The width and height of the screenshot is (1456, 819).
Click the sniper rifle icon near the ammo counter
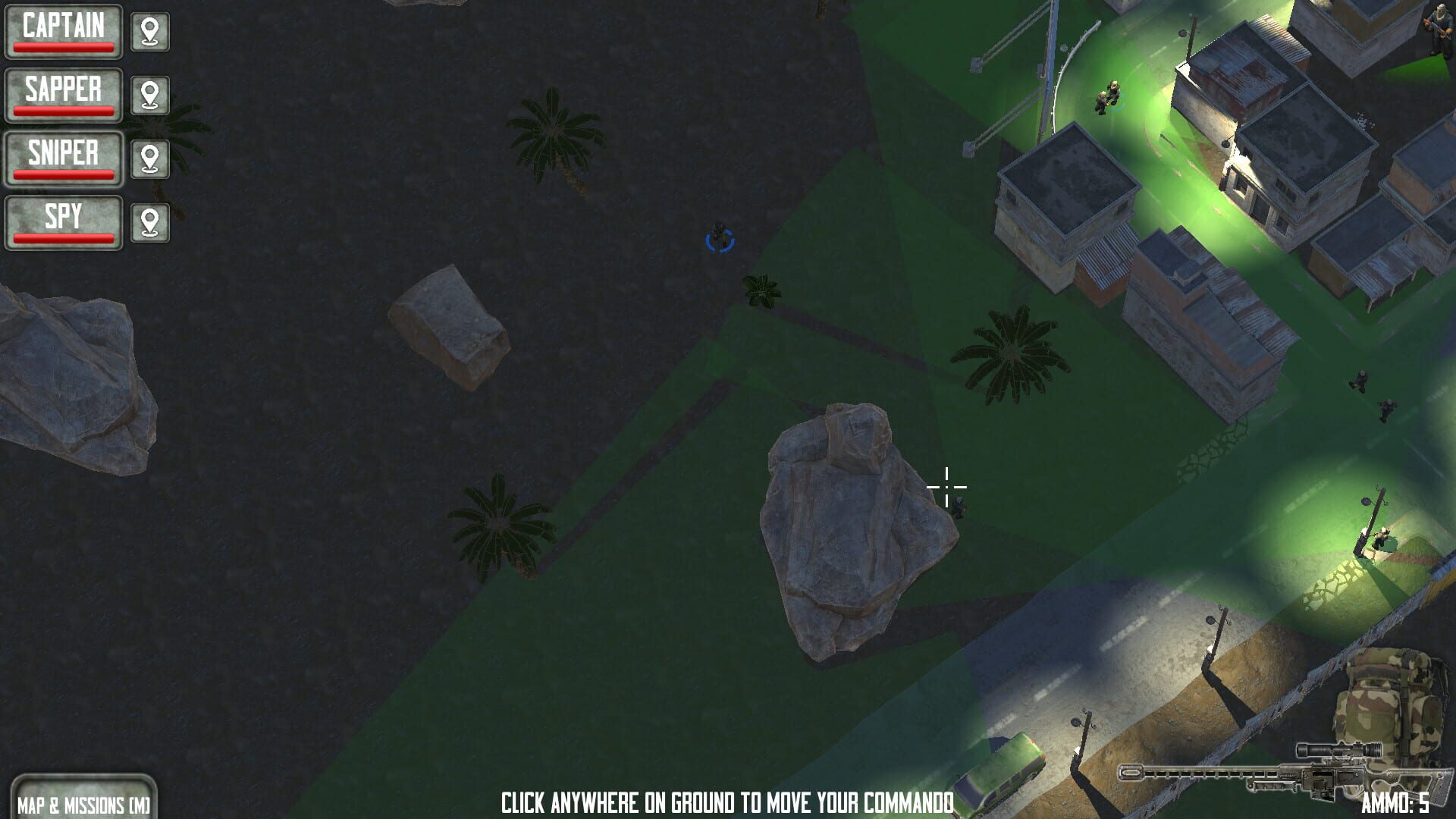click(1289, 773)
